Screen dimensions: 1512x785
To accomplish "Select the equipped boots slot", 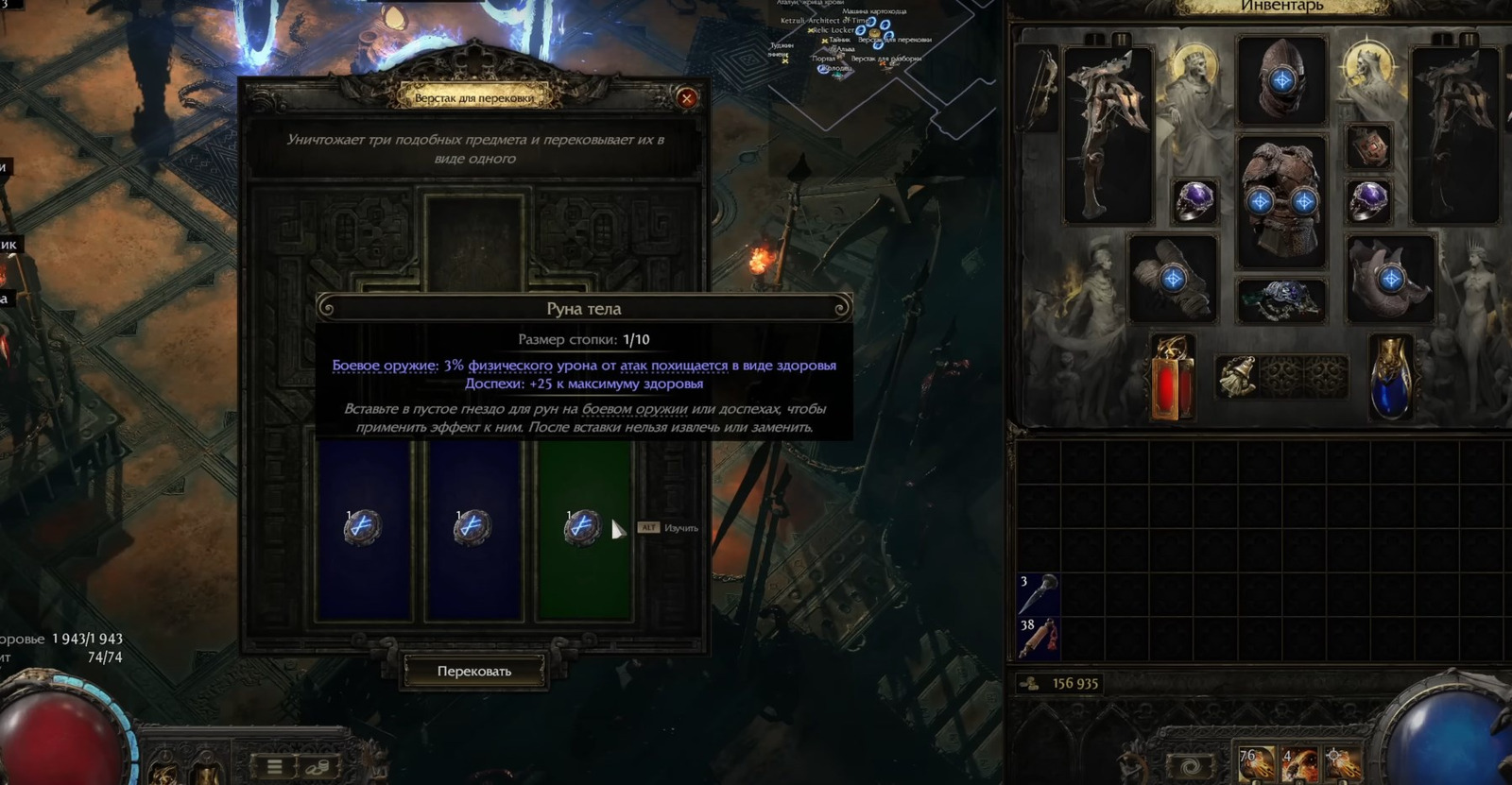I will (x=1390, y=279).
